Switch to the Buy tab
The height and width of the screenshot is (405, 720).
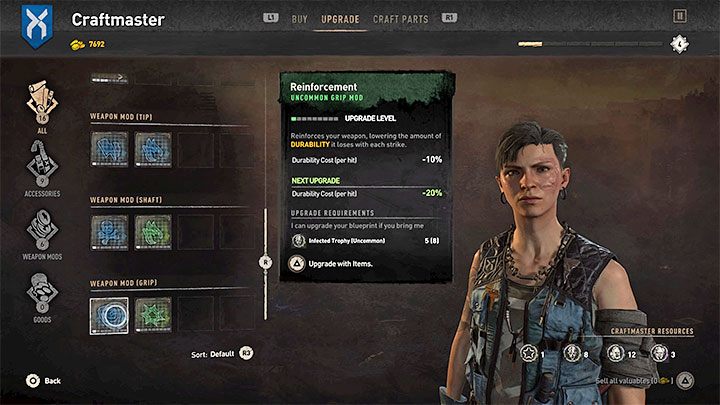point(300,18)
